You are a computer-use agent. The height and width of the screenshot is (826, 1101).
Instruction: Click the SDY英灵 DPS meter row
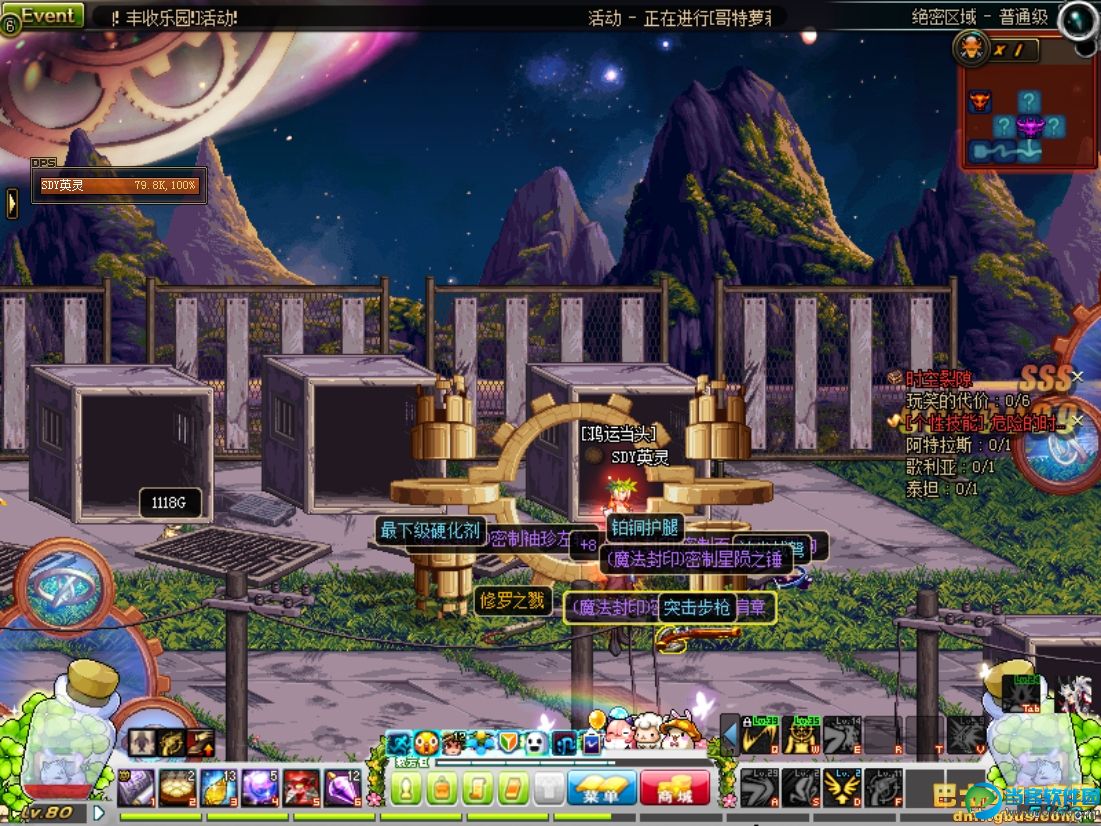point(119,185)
